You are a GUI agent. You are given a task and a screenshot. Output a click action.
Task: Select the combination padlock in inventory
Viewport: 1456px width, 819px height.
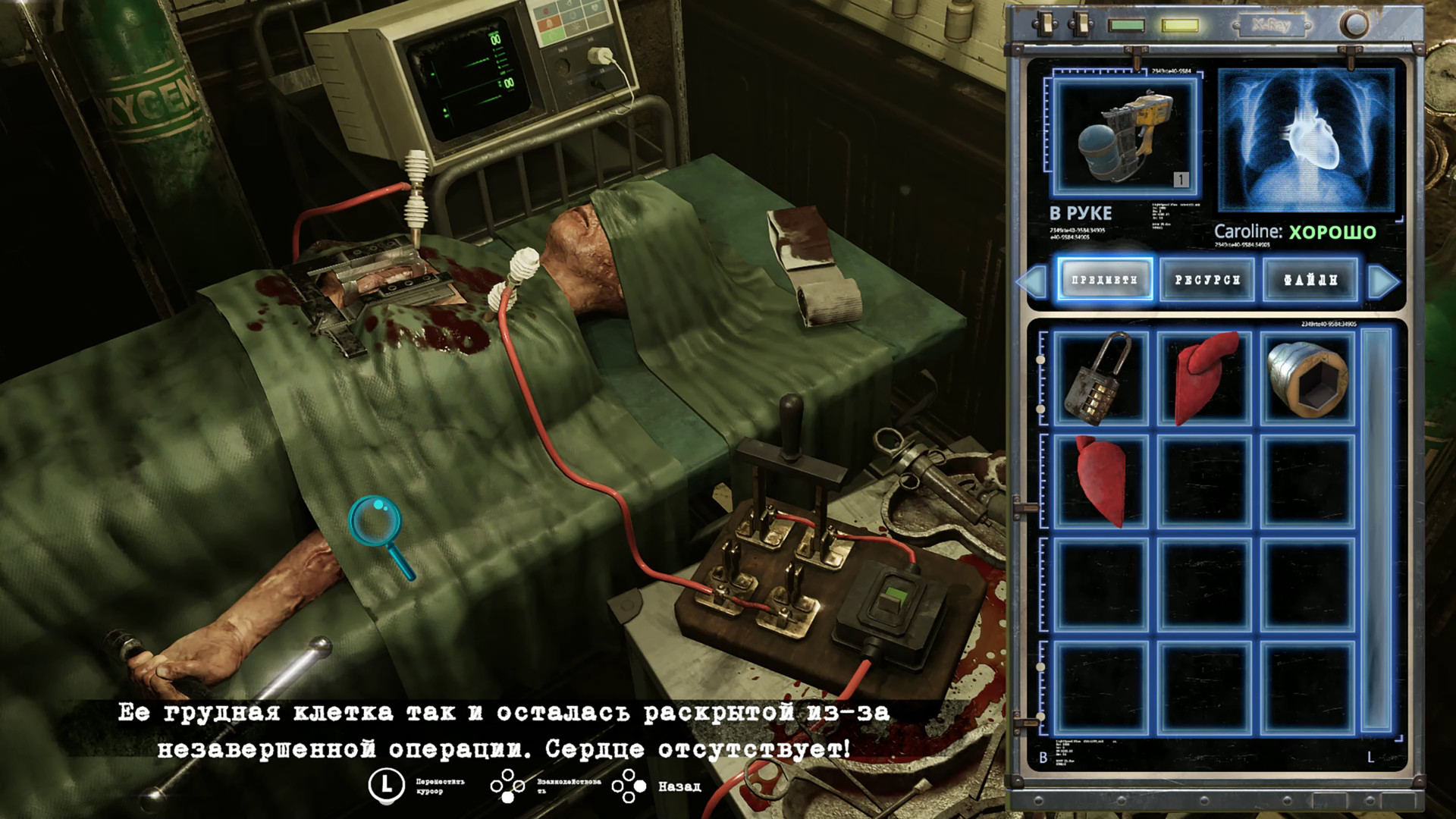[1098, 377]
